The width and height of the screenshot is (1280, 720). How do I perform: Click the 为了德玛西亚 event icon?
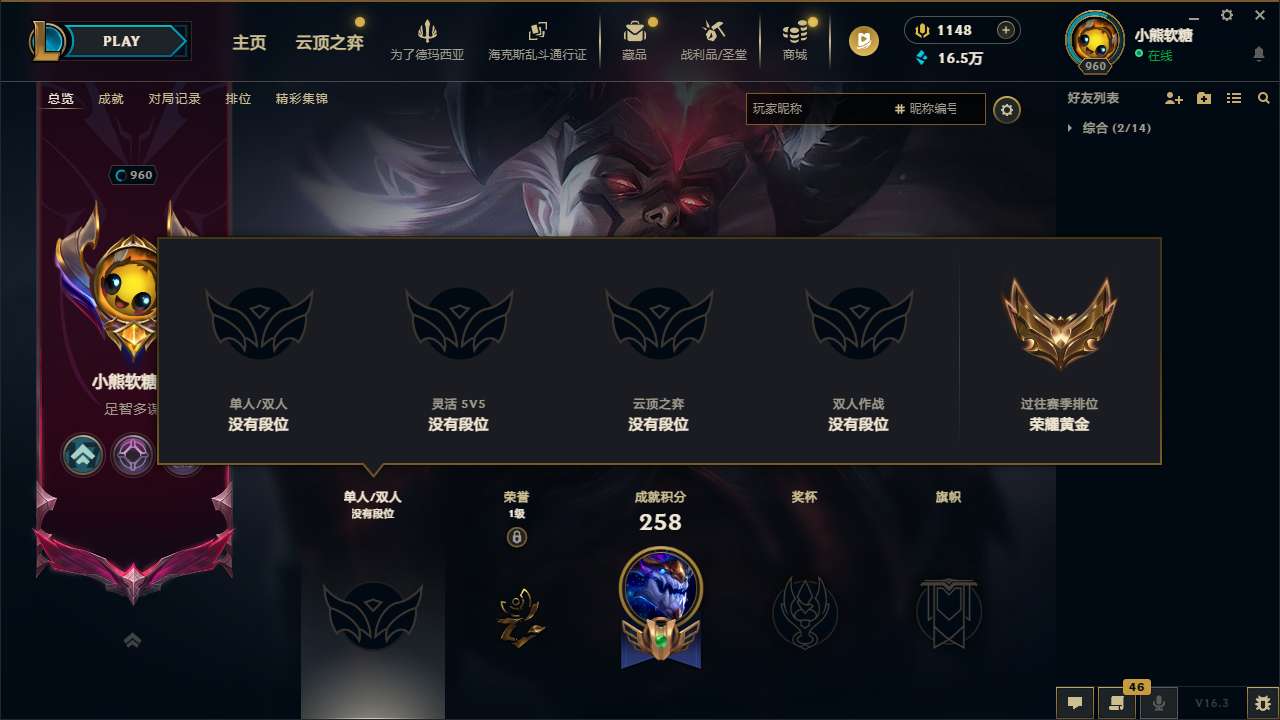[x=429, y=40]
